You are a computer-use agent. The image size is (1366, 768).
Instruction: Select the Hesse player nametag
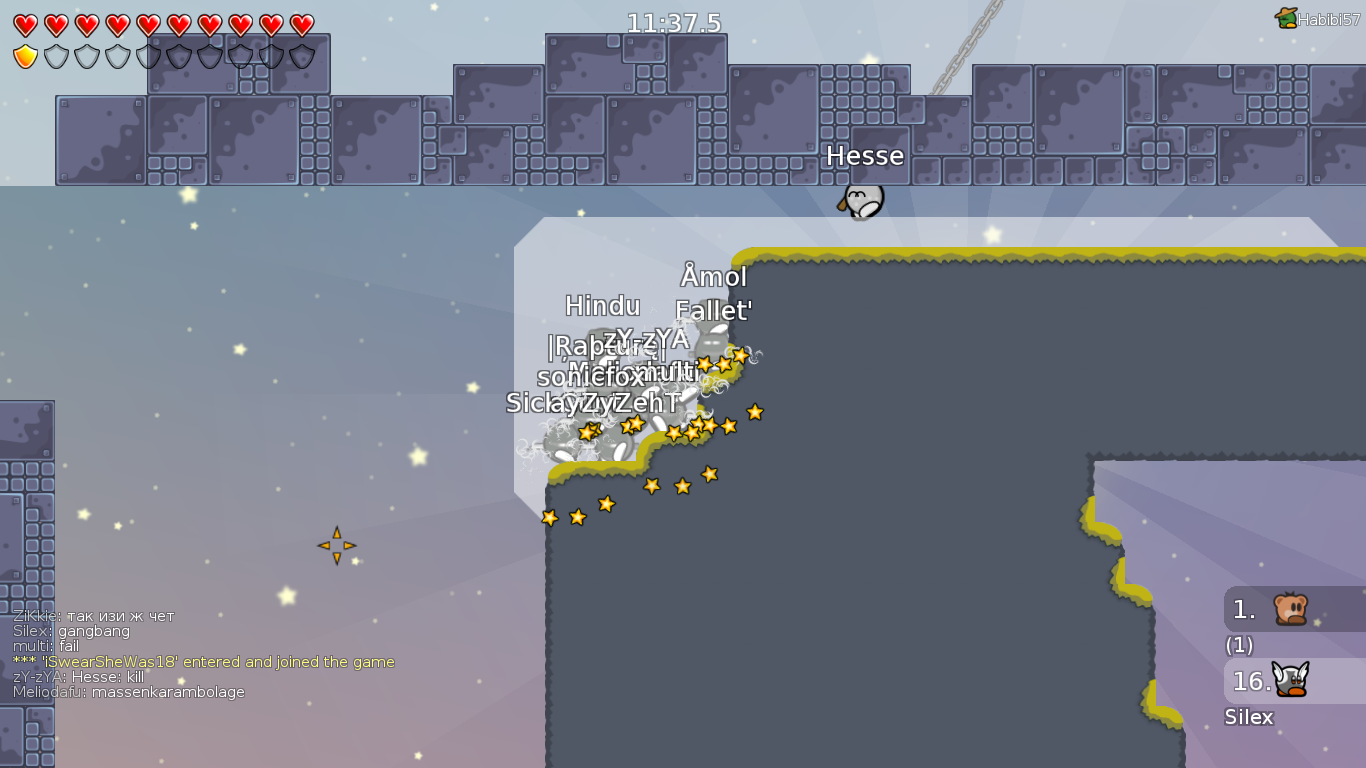(x=866, y=156)
